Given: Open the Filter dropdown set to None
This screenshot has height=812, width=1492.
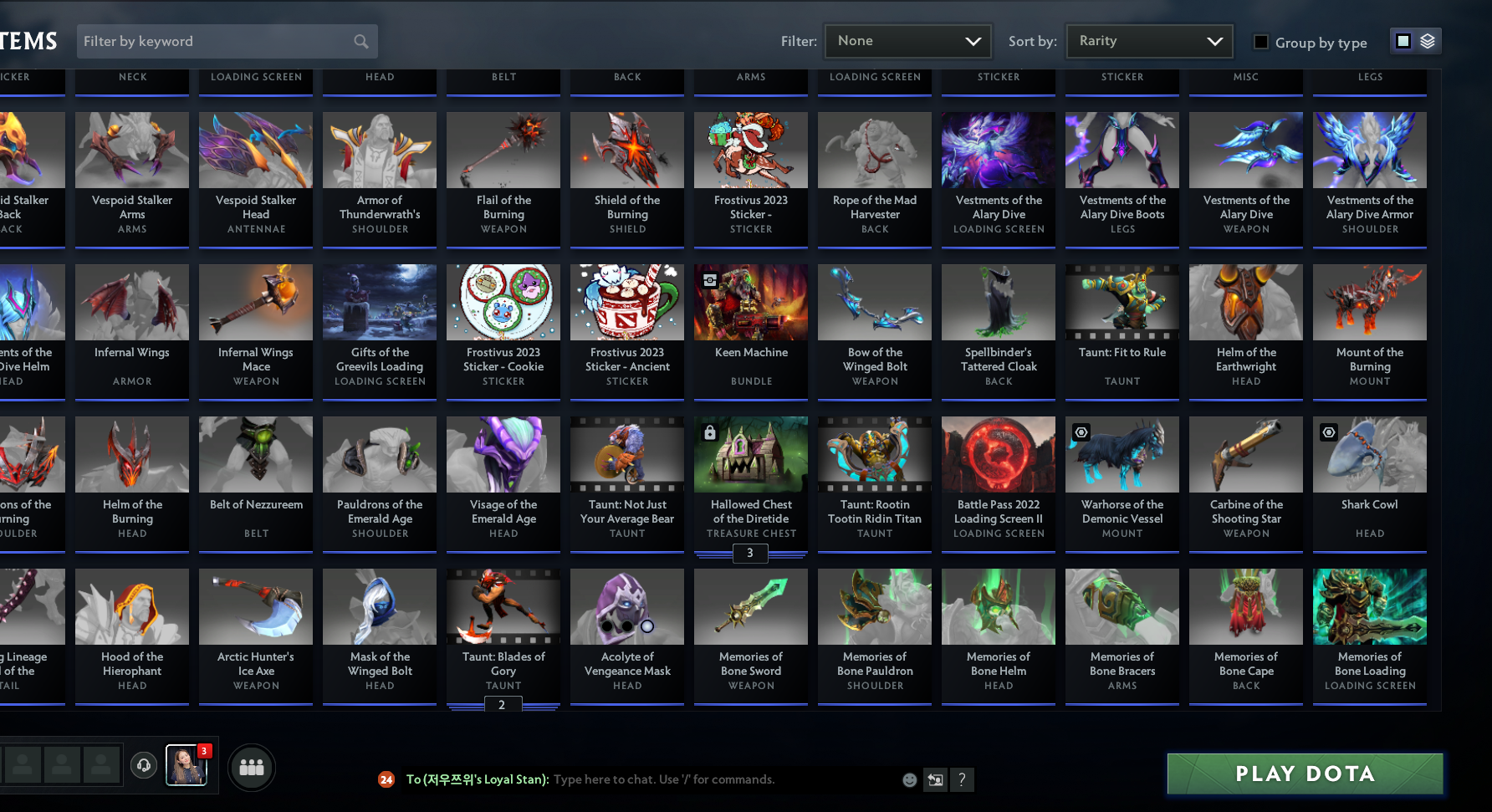Looking at the screenshot, I should (x=907, y=40).
